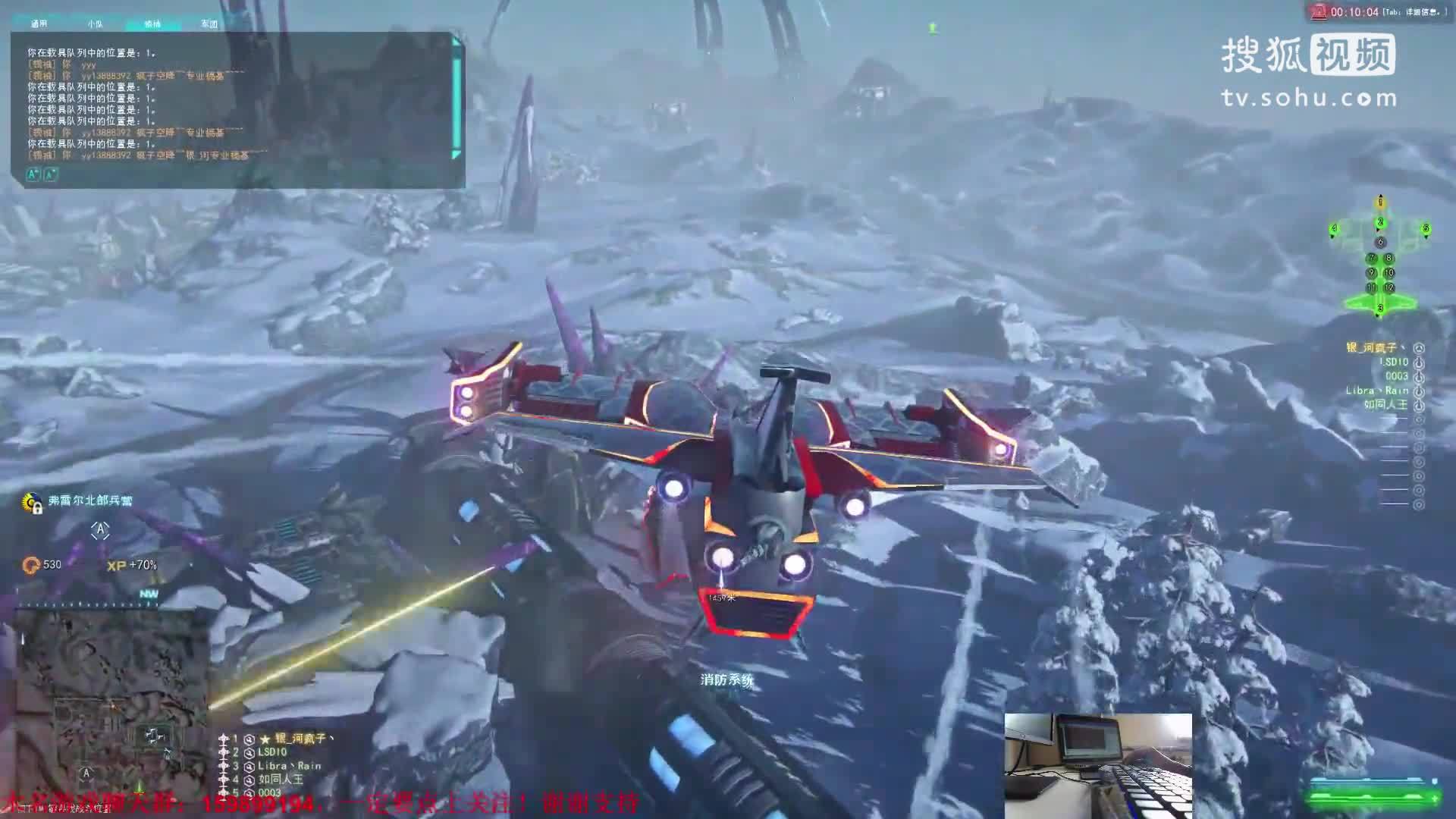This screenshot has width=1456, height=819.
Task: Select squad member LSD10 in squad list
Action: point(272,752)
